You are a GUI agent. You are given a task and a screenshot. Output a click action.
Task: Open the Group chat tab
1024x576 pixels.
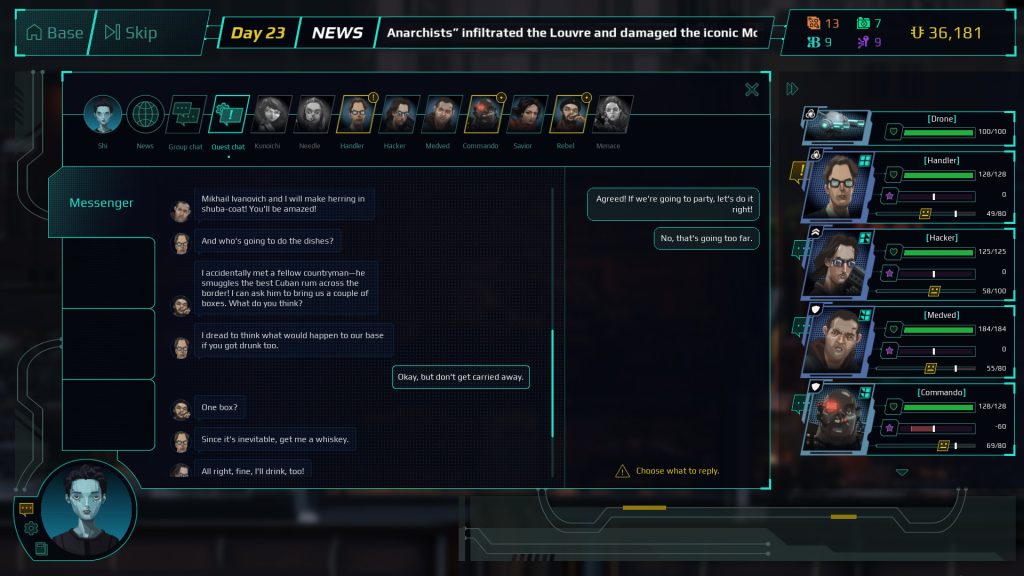(186, 115)
